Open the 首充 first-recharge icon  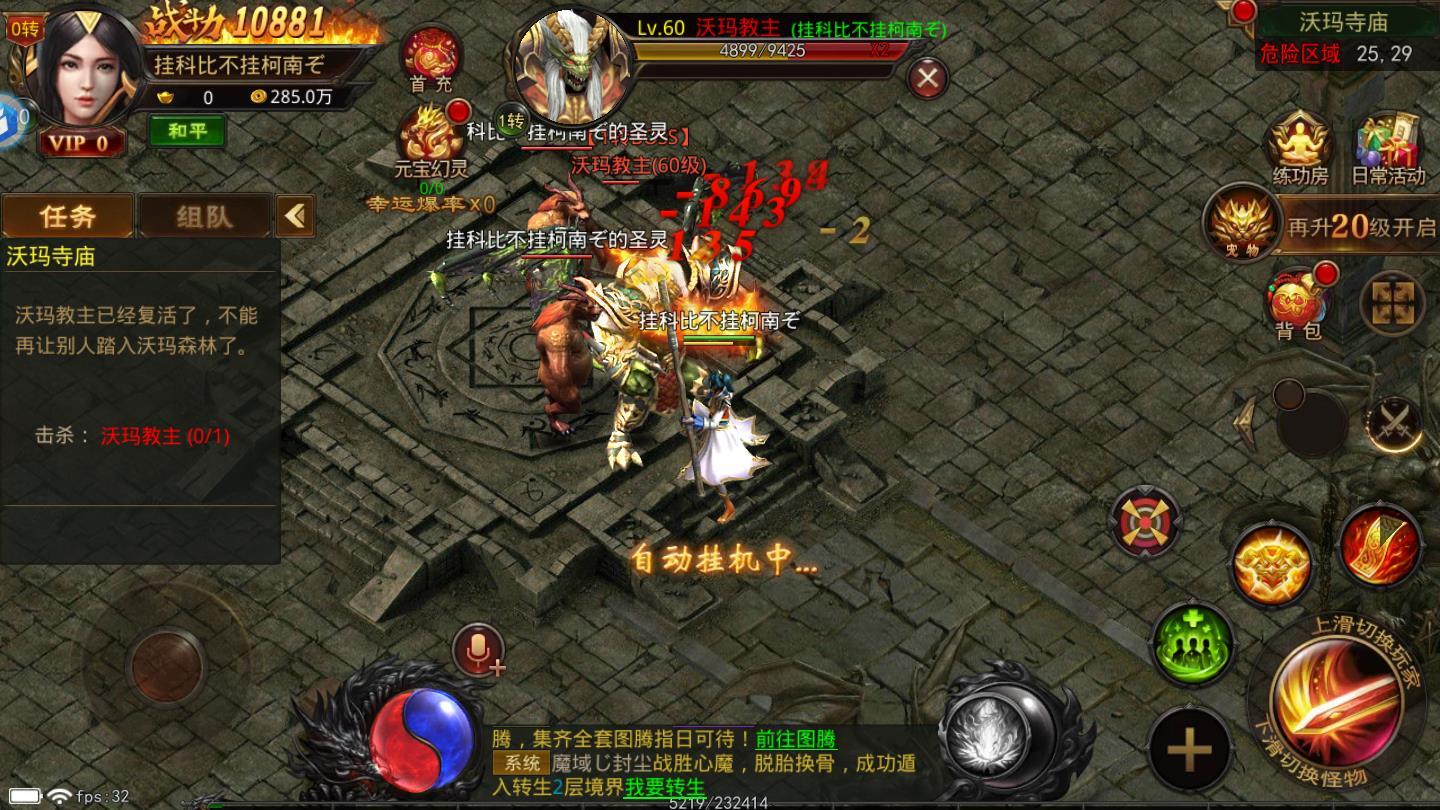coord(431,56)
